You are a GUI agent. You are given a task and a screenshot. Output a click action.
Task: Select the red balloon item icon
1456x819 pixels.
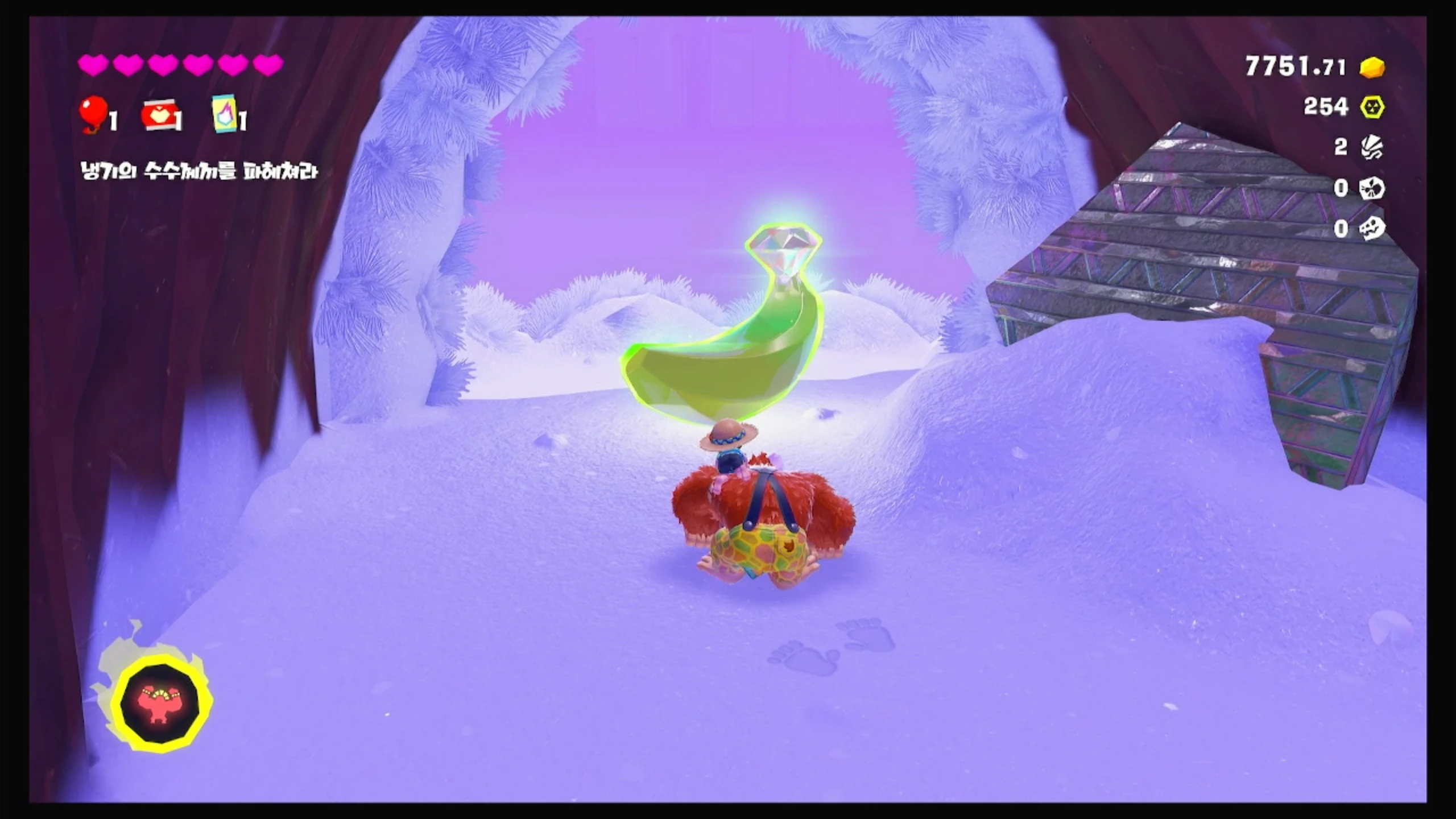[x=94, y=113]
